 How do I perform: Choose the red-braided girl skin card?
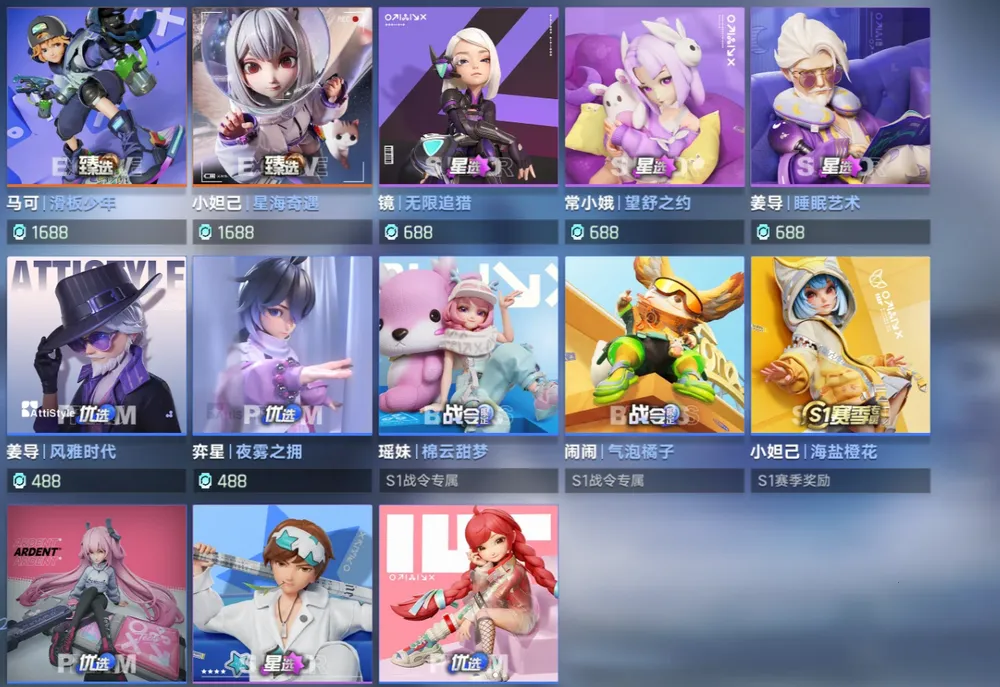(x=468, y=593)
